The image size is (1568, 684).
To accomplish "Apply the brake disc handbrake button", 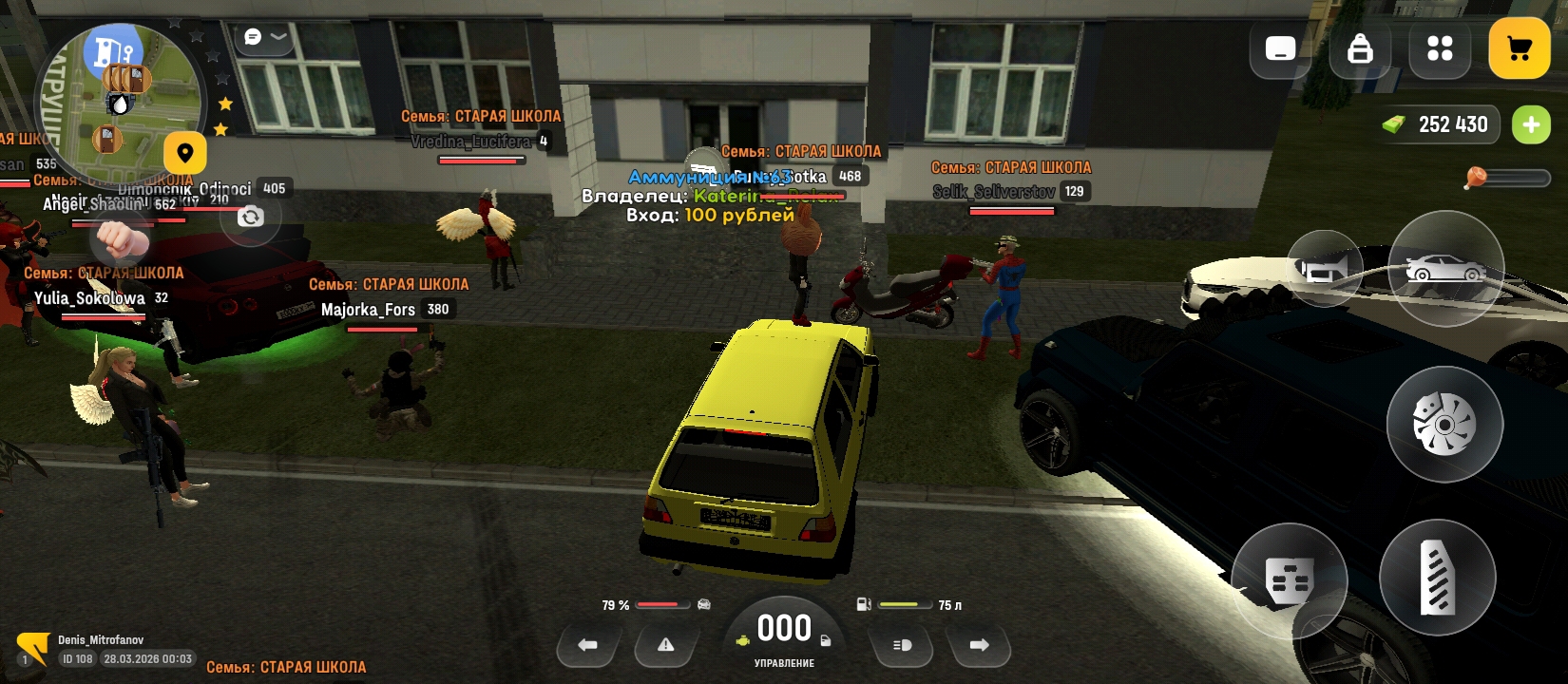I will tap(1444, 424).
